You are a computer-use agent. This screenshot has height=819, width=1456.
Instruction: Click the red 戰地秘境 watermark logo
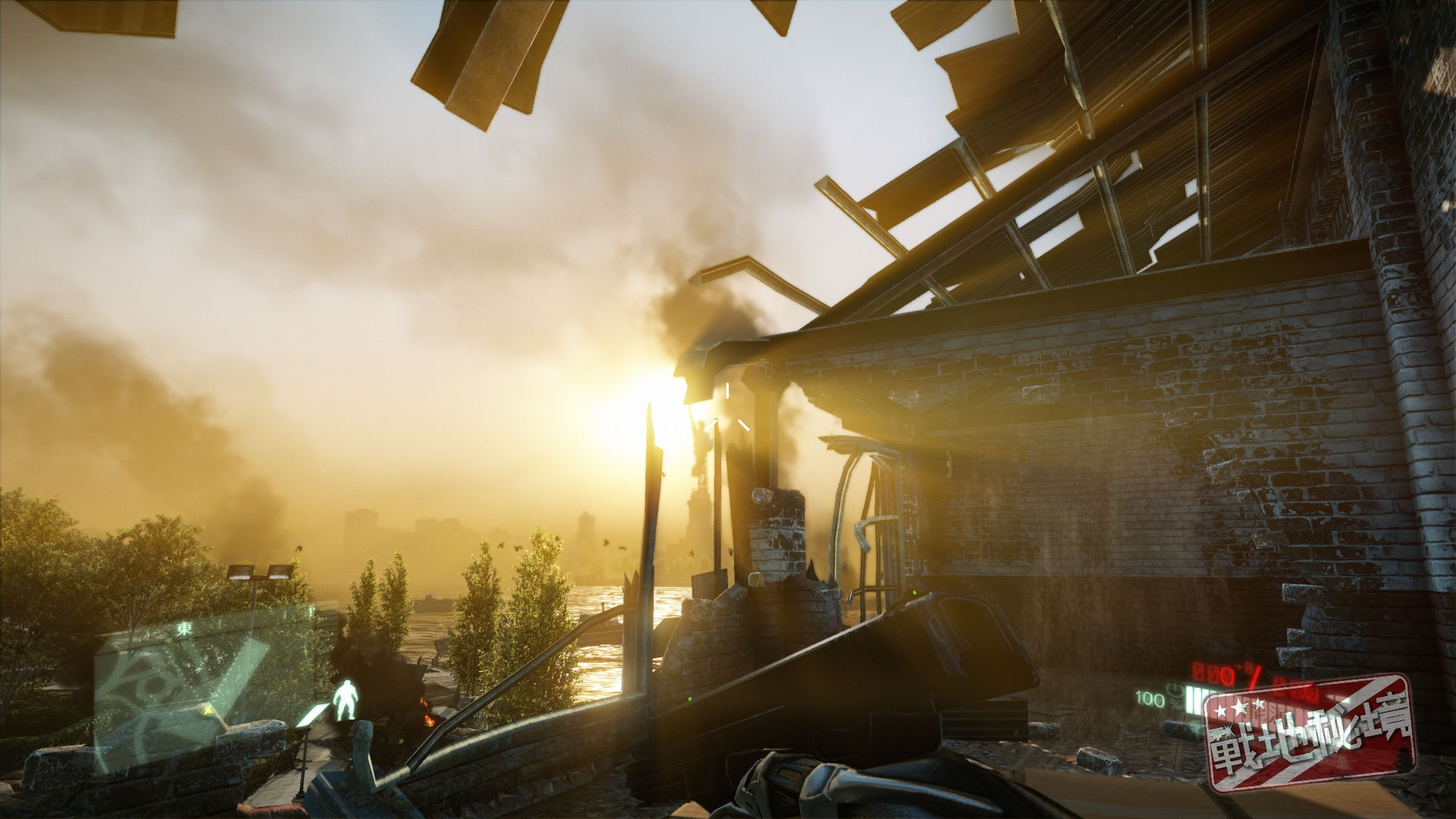pos(1310,733)
